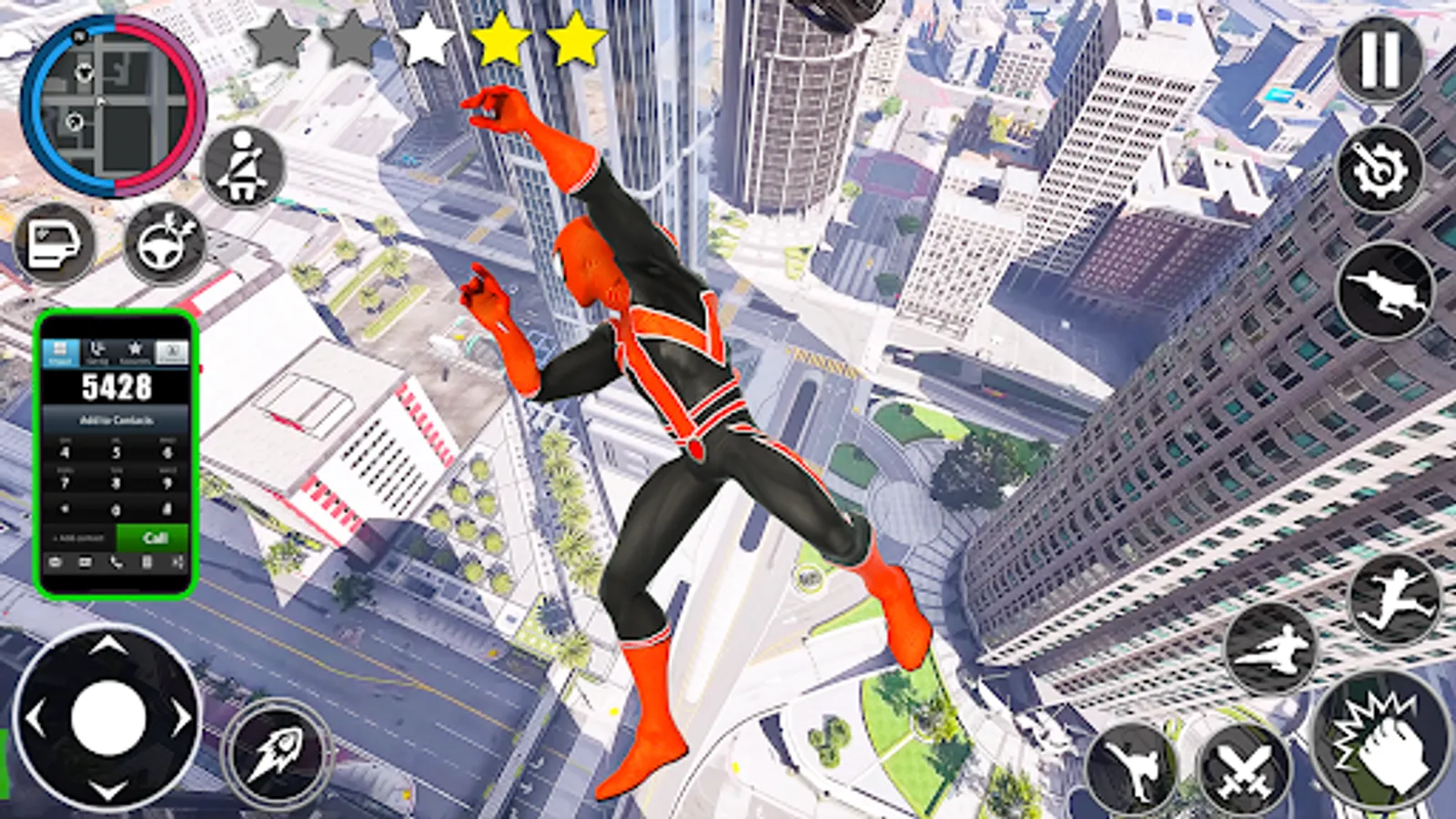
Task: Open the Favorites tab on the phone
Action: point(136,349)
